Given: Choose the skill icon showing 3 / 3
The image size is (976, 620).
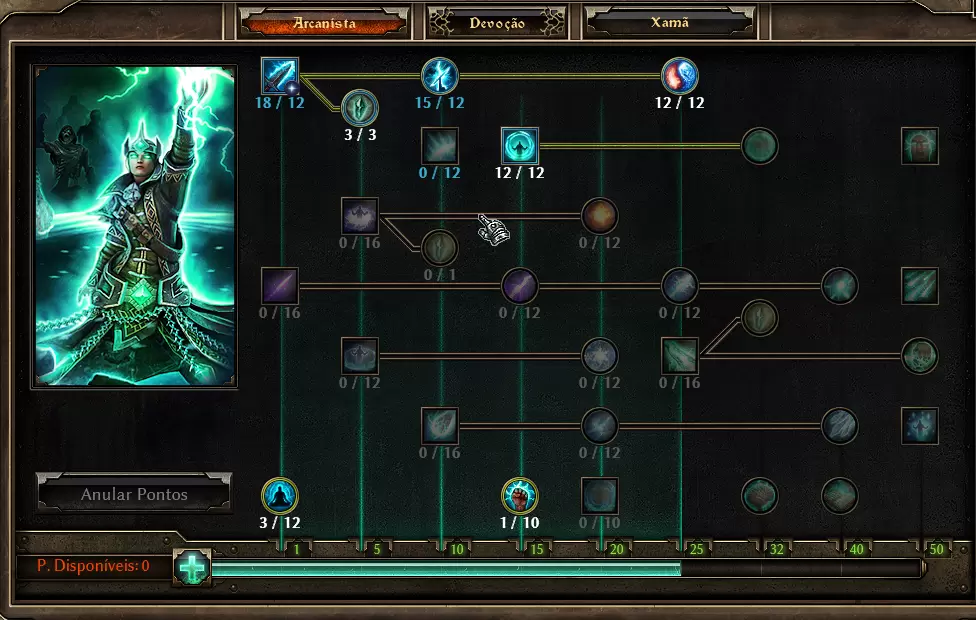Looking at the screenshot, I should pyautogui.click(x=360, y=107).
